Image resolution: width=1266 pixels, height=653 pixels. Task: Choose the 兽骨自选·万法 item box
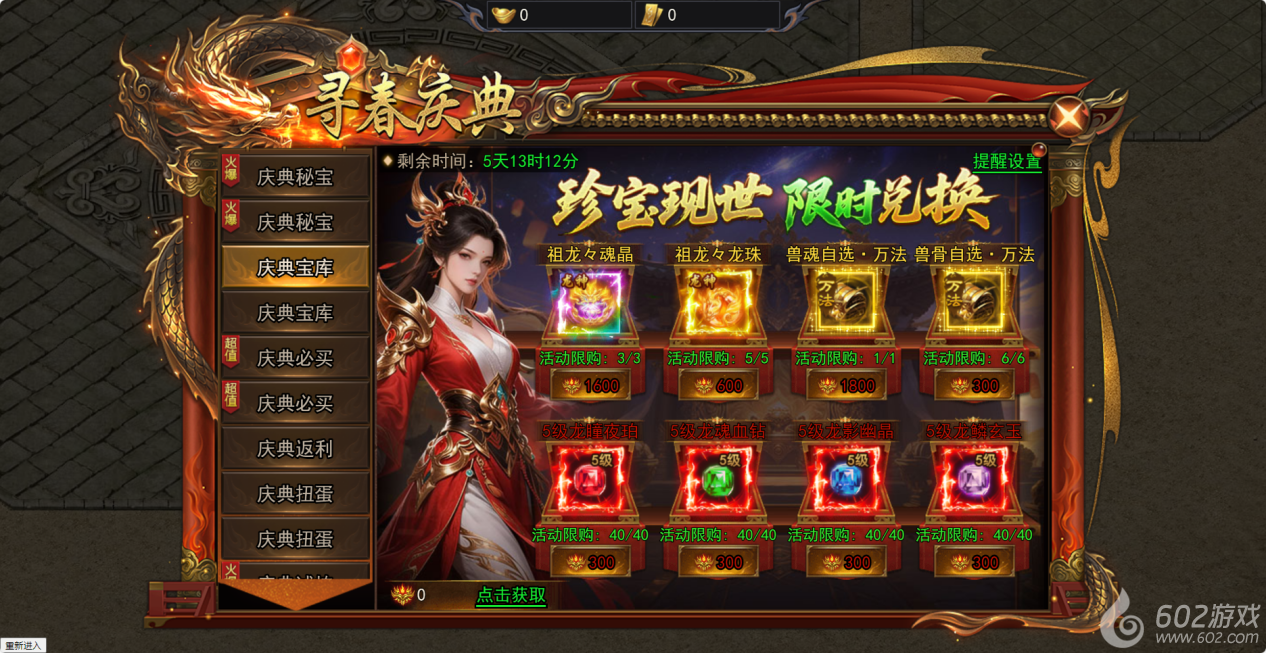[974, 302]
